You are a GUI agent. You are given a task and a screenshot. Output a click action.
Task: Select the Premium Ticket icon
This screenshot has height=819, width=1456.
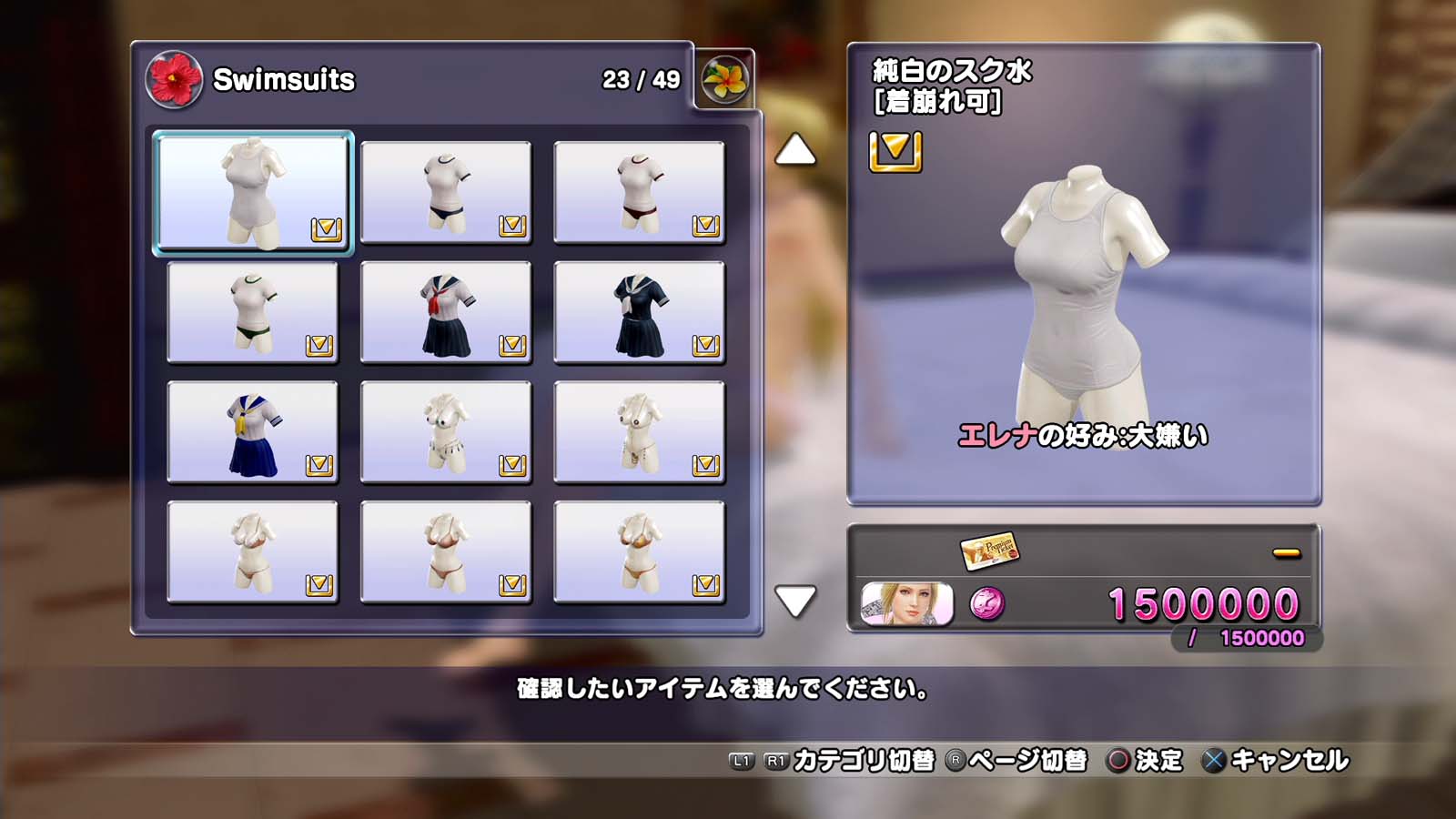[x=989, y=550]
